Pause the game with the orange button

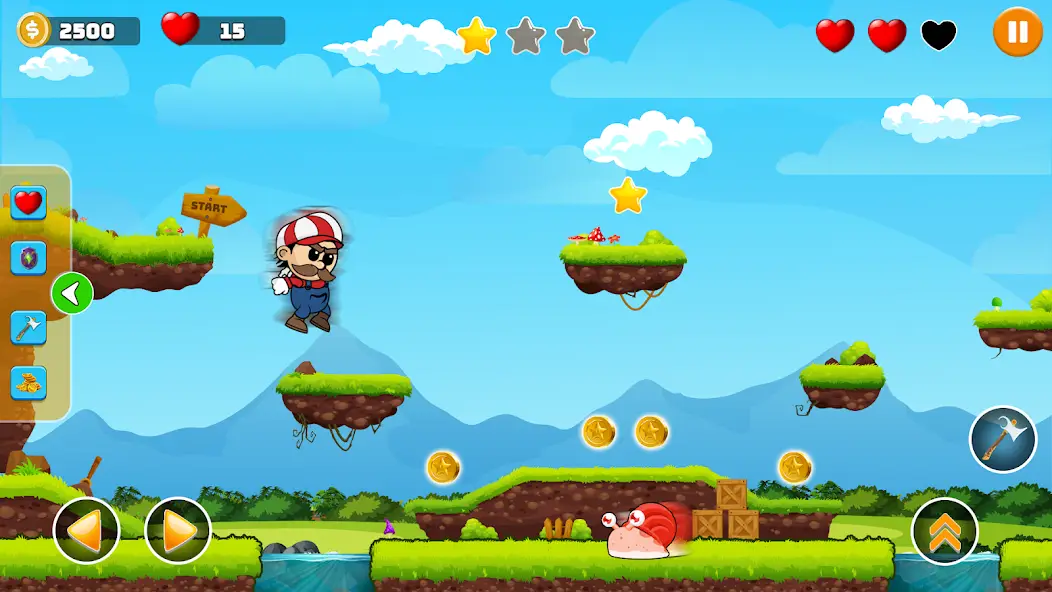pyautogui.click(x=1017, y=32)
